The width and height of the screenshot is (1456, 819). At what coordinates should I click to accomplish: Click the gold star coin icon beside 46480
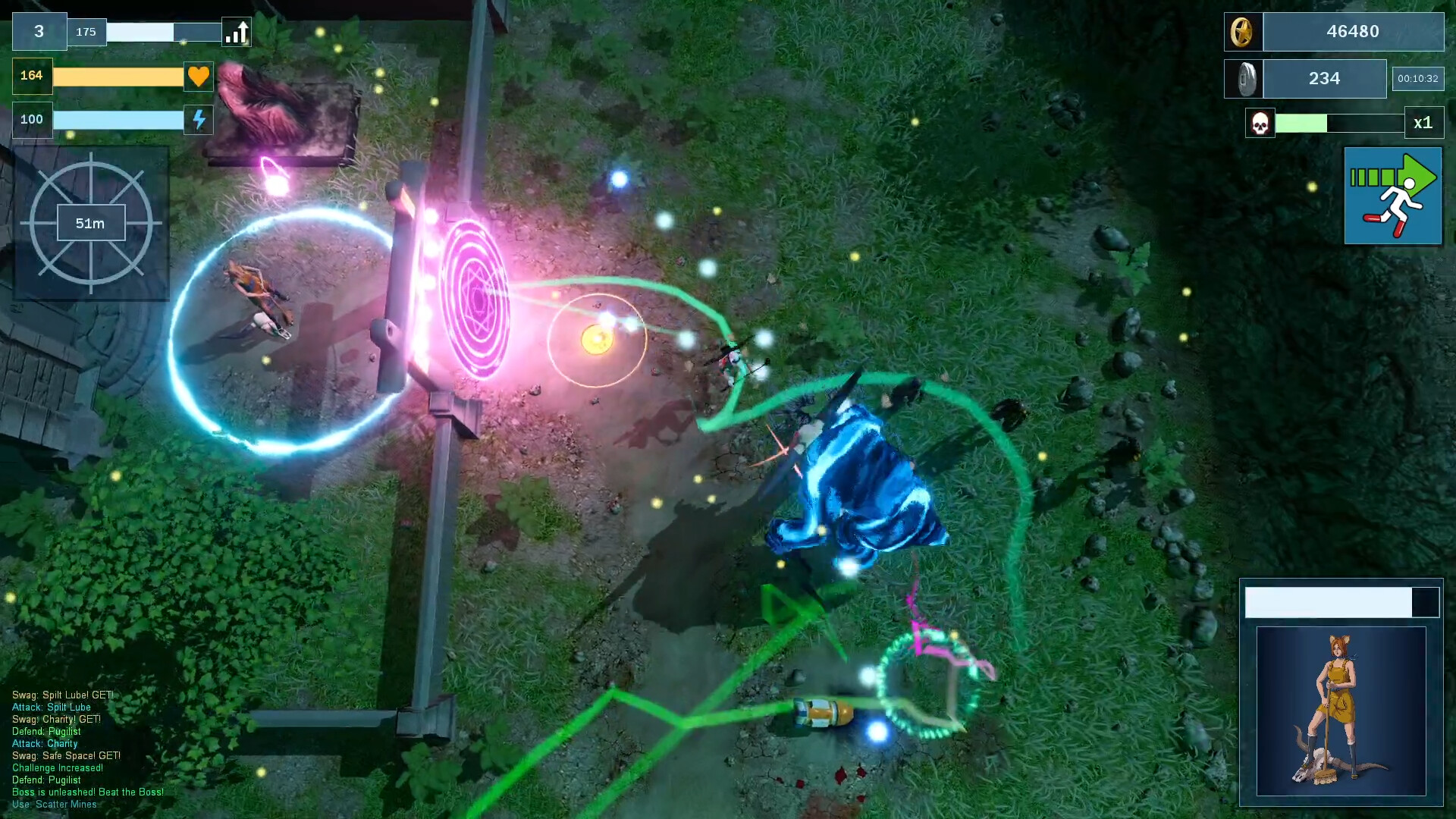1244,31
